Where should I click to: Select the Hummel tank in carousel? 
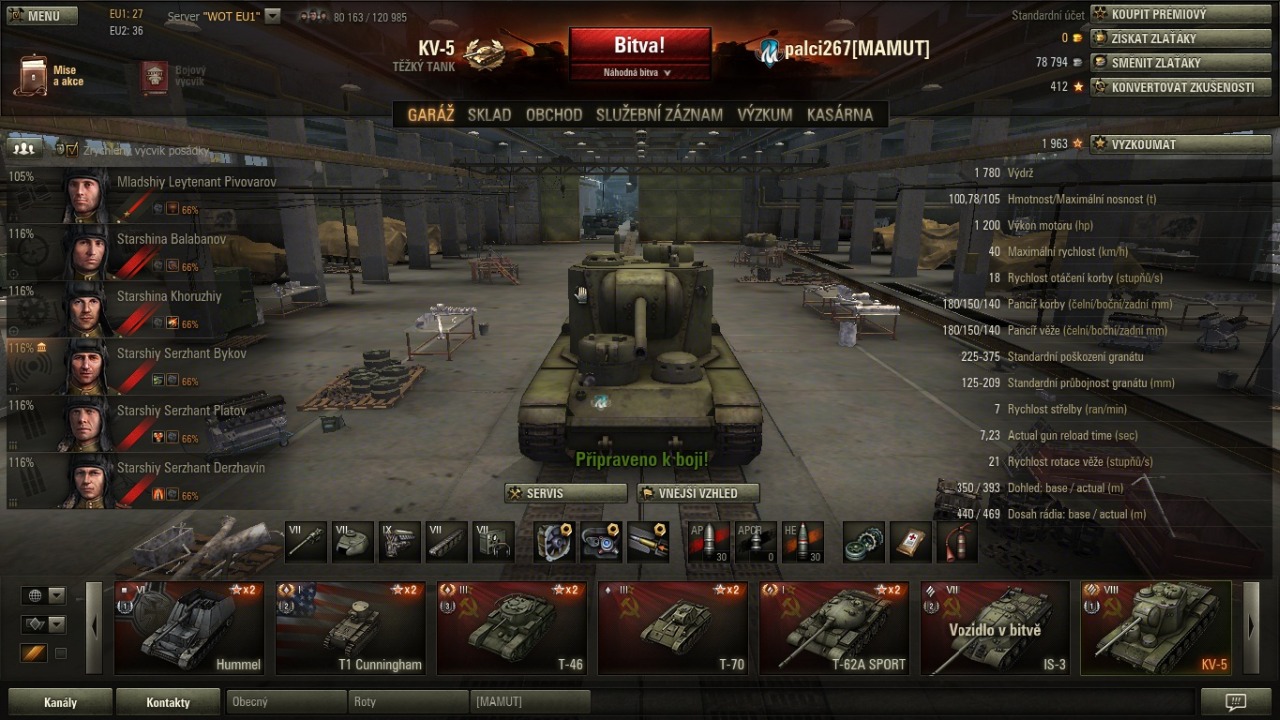pos(189,628)
